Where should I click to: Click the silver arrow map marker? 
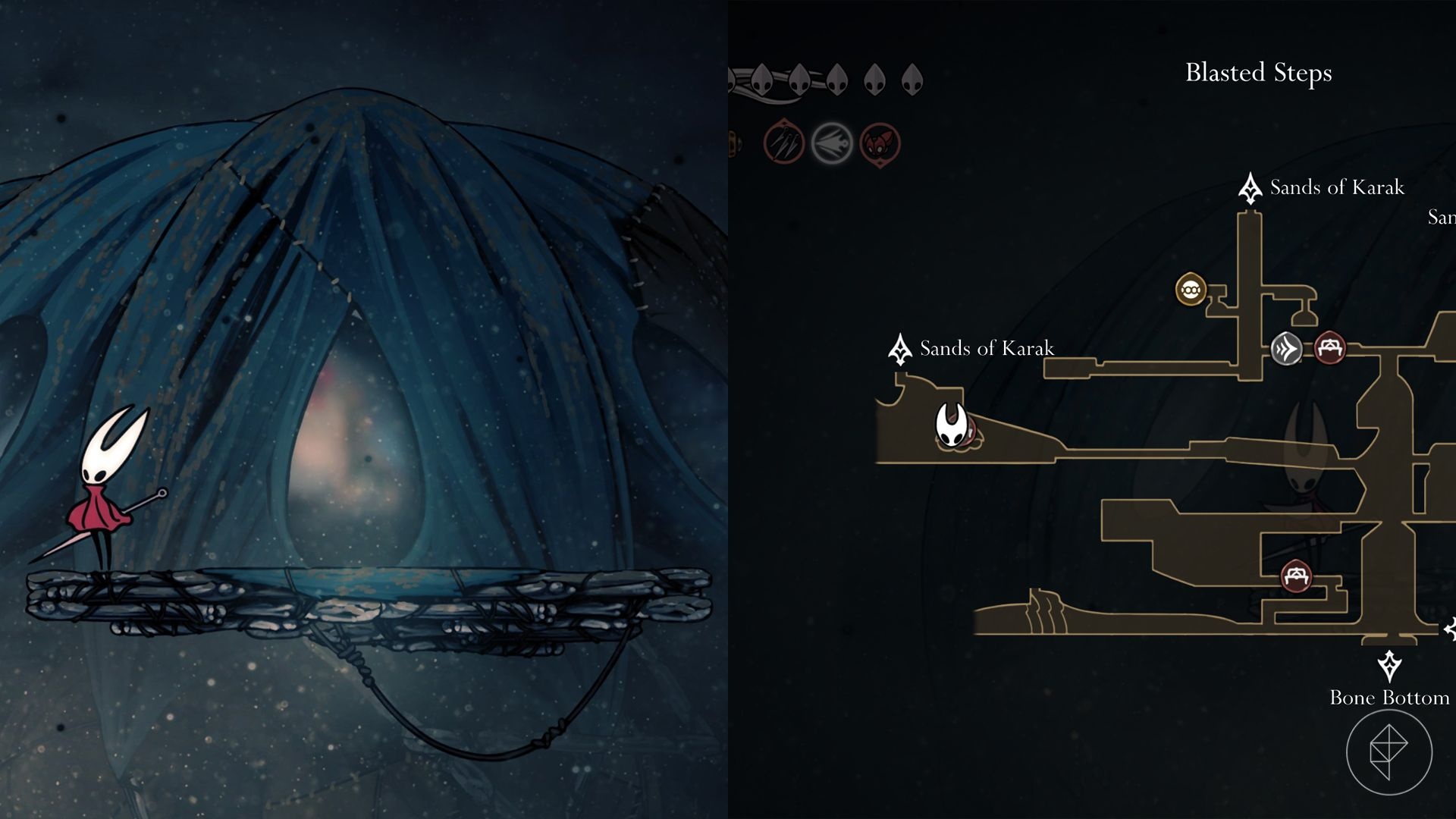pyautogui.click(x=1286, y=349)
